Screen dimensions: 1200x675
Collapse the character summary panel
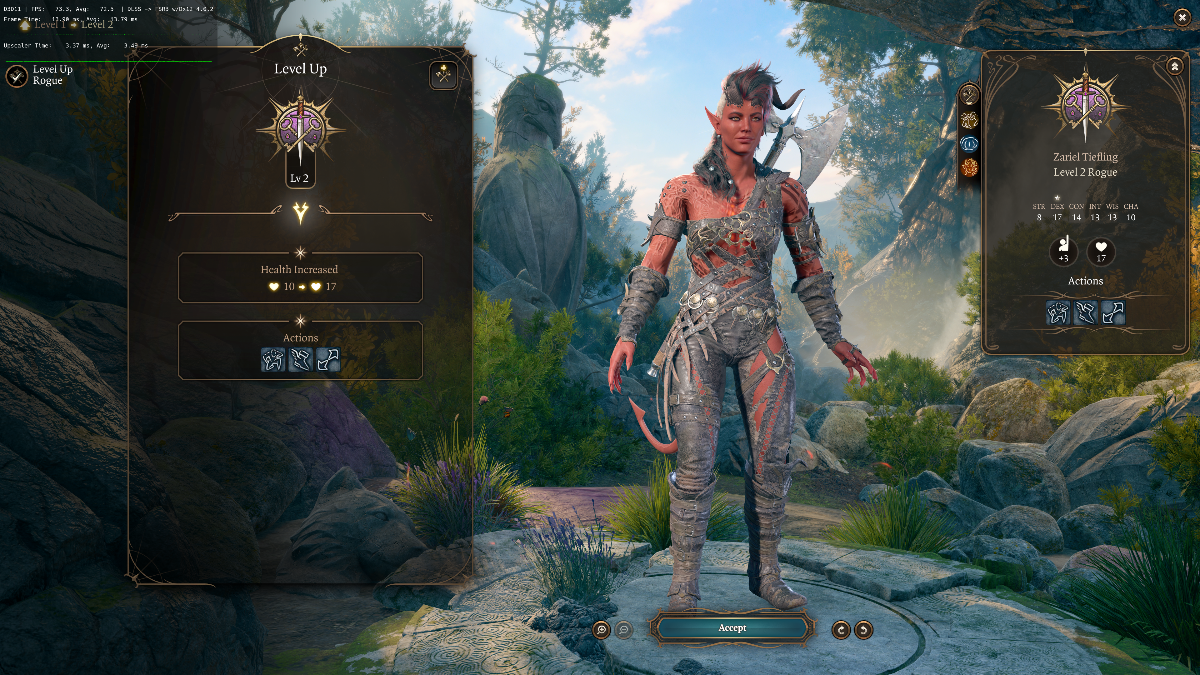point(1174,66)
